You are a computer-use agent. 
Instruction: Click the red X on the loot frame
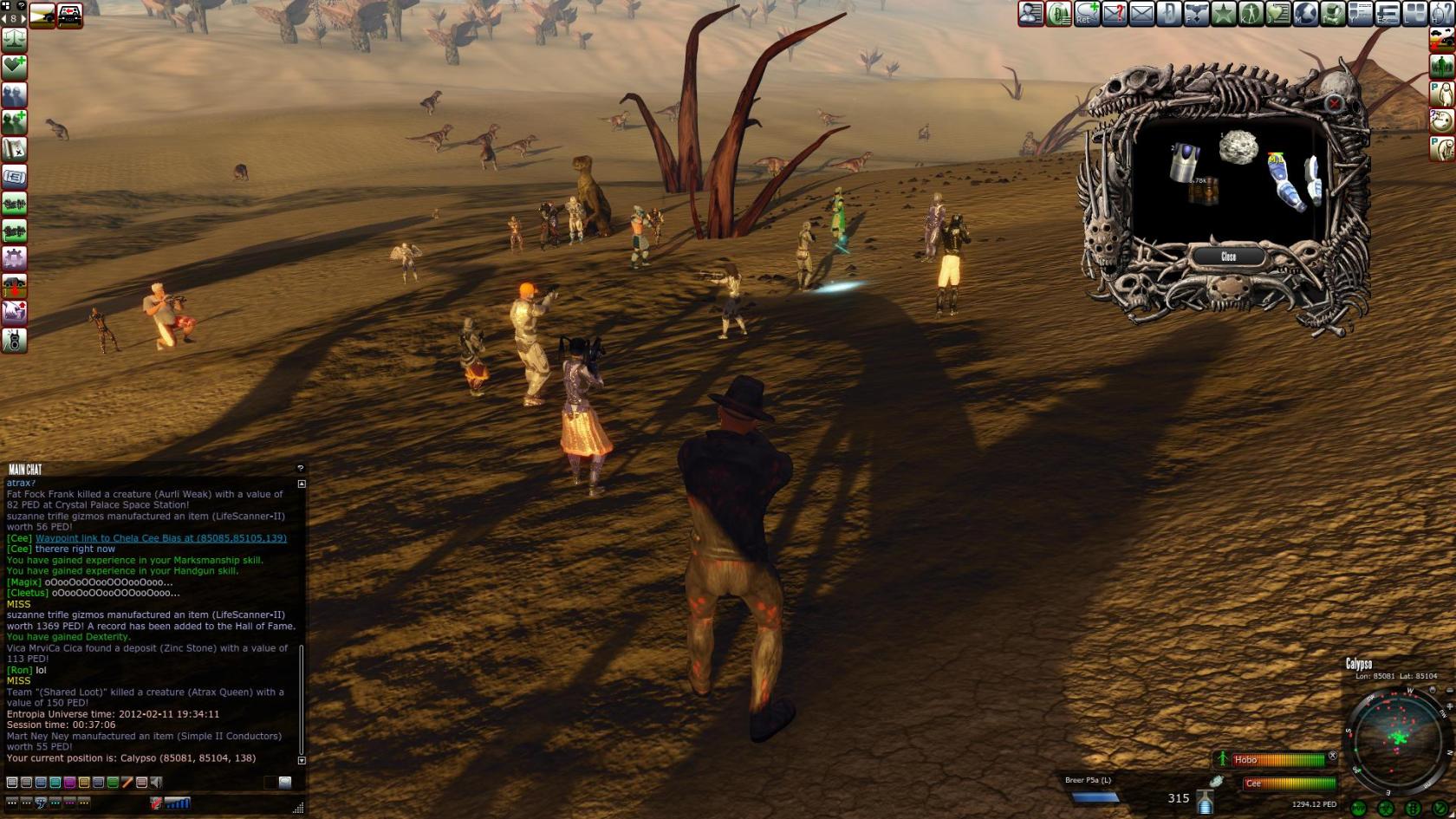(x=1334, y=104)
